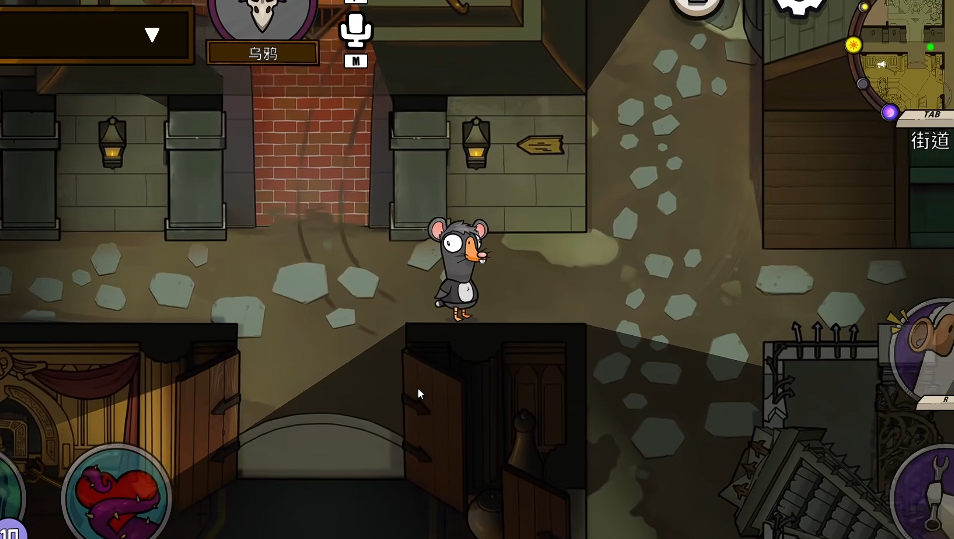Open the settings gear
The image size is (954, 539).
click(801, 5)
